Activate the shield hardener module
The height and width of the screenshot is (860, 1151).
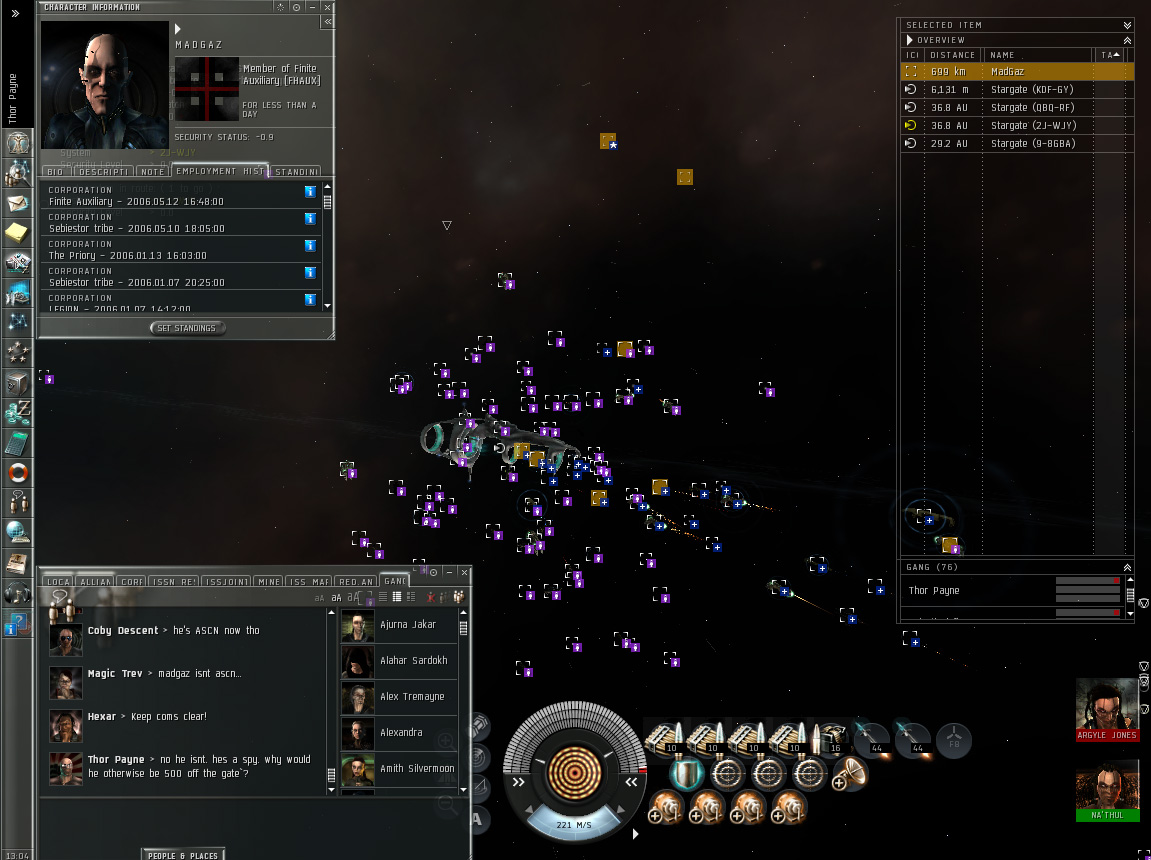685,773
